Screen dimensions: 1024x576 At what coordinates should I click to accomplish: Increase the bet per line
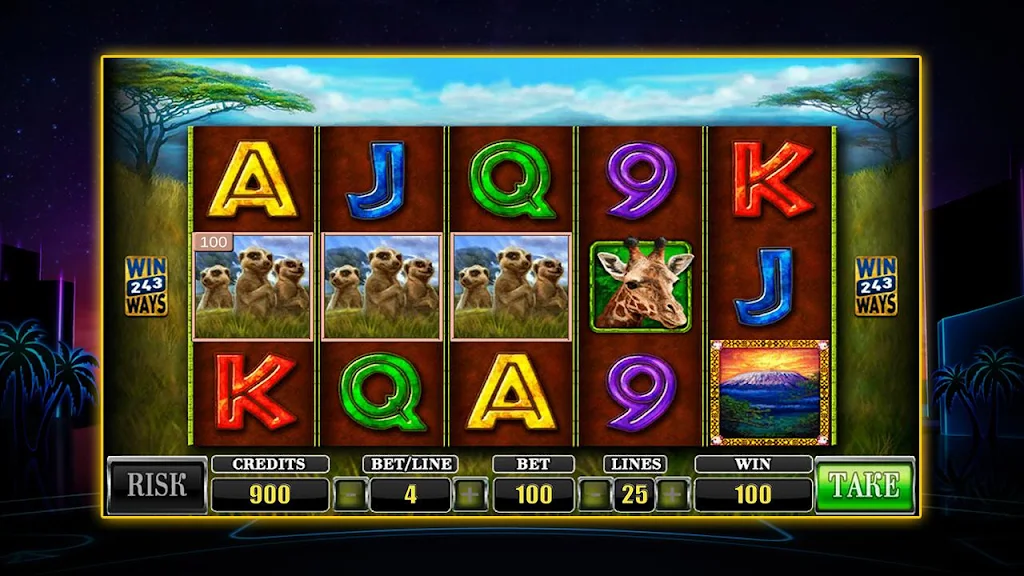pos(470,494)
